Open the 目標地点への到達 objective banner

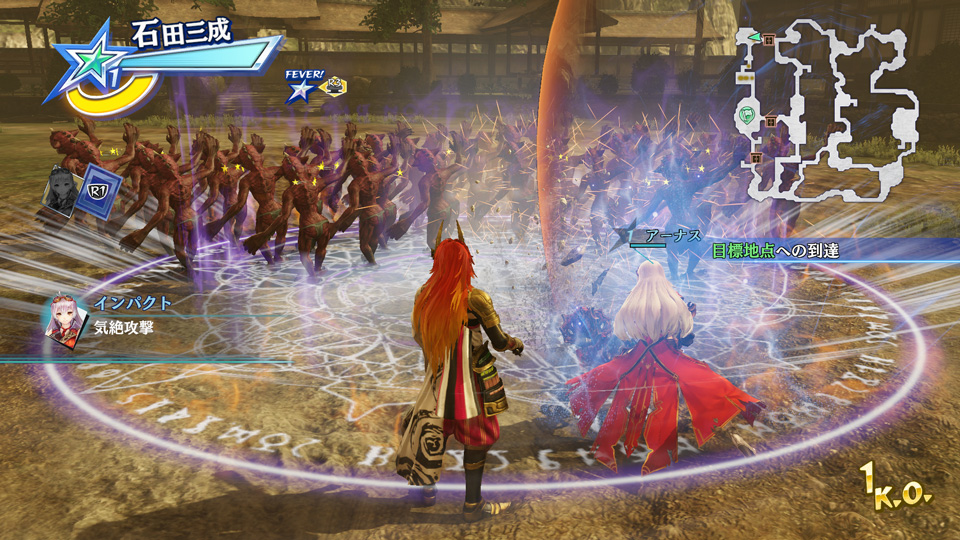[782, 251]
